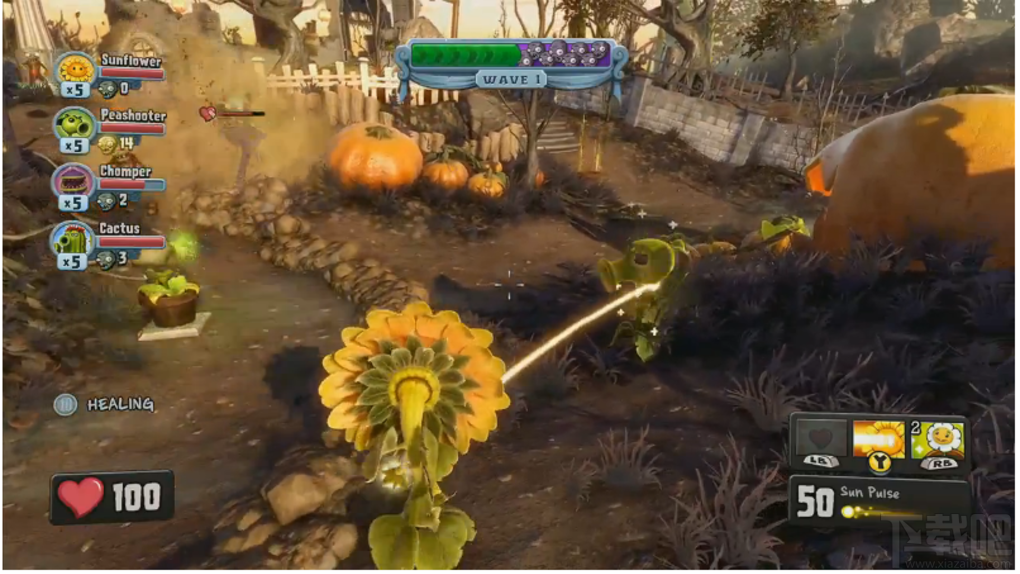This screenshot has height=574, width=1020.
Task: Activate the Sunbeam ability icon
Action: [x=878, y=440]
